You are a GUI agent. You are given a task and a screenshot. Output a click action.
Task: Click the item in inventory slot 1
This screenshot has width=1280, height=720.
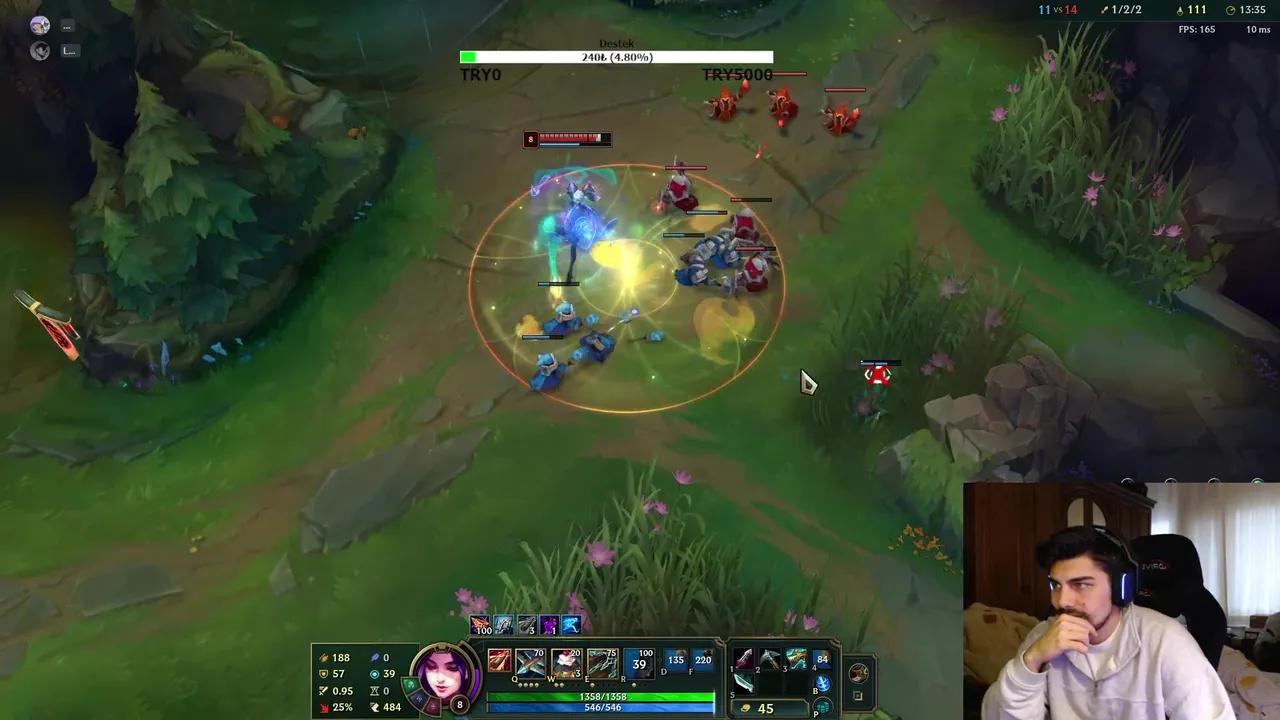(742, 658)
